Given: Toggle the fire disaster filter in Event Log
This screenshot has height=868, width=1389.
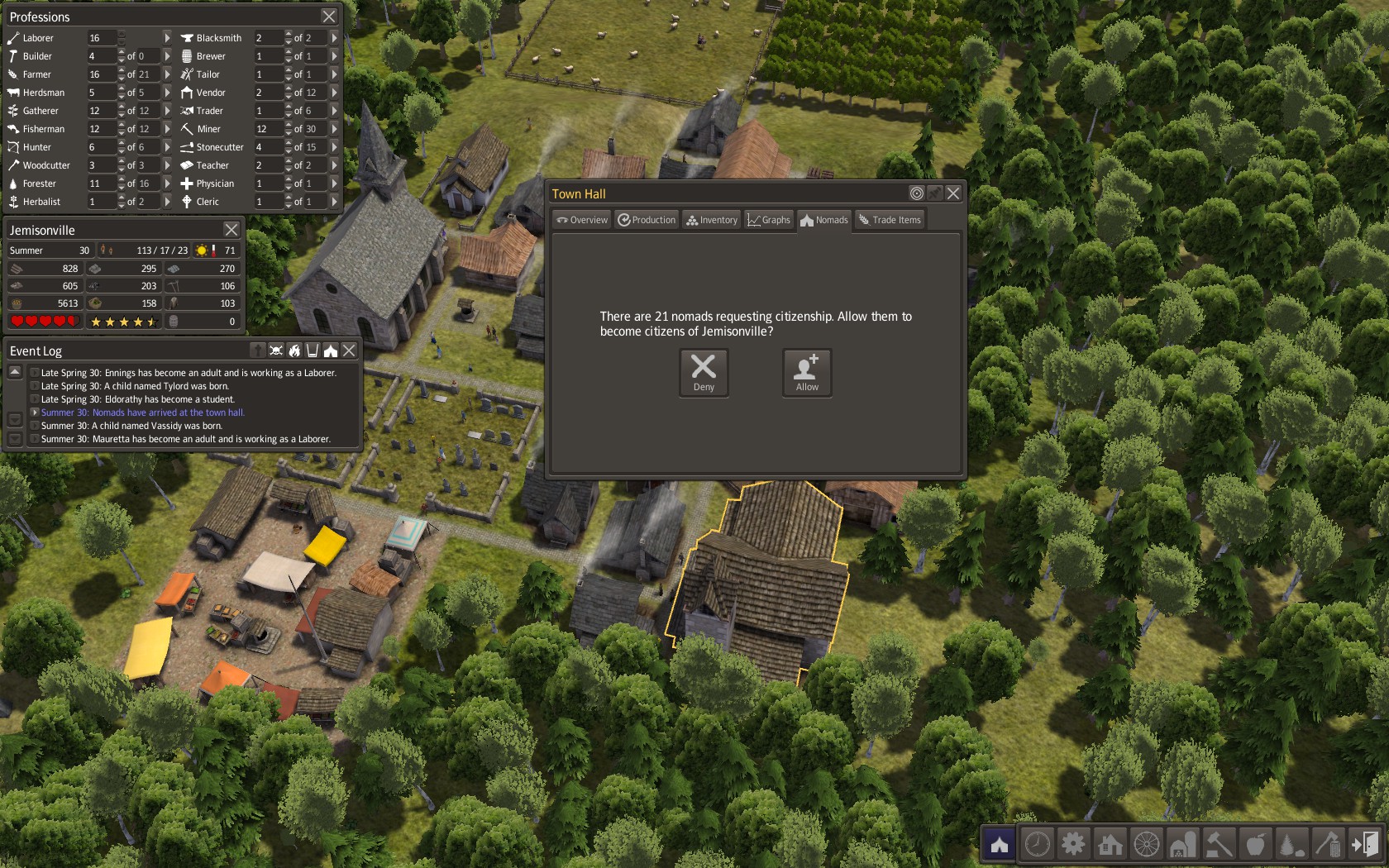Looking at the screenshot, I should [x=294, y=351].
